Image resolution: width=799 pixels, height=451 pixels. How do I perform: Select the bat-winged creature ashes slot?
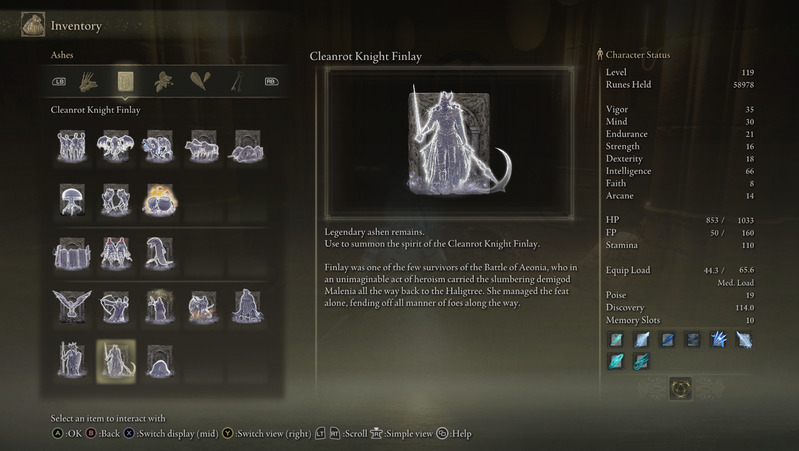116,146
